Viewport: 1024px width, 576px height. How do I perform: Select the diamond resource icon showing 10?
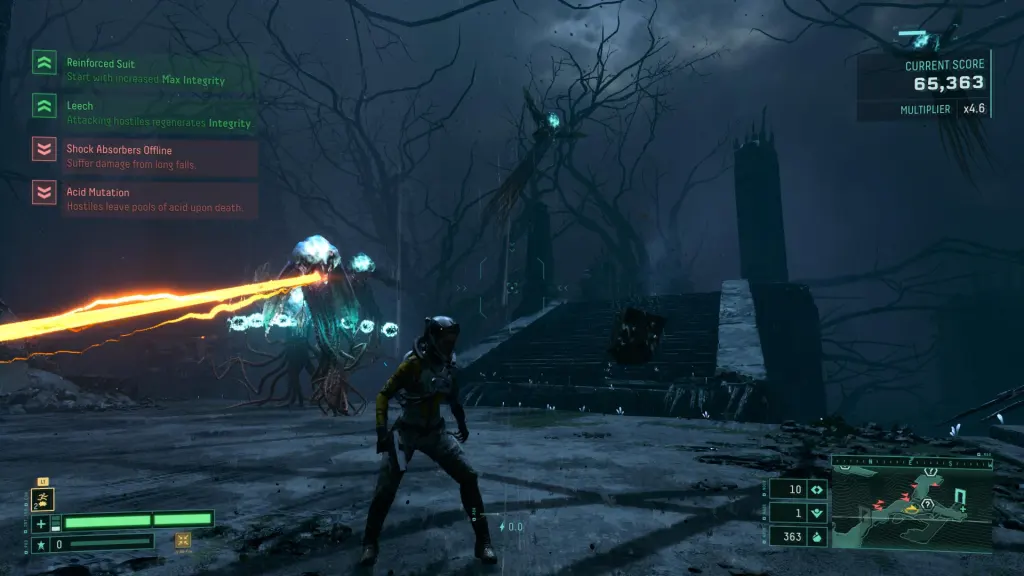pyautogui.click(x=816, y=490)
